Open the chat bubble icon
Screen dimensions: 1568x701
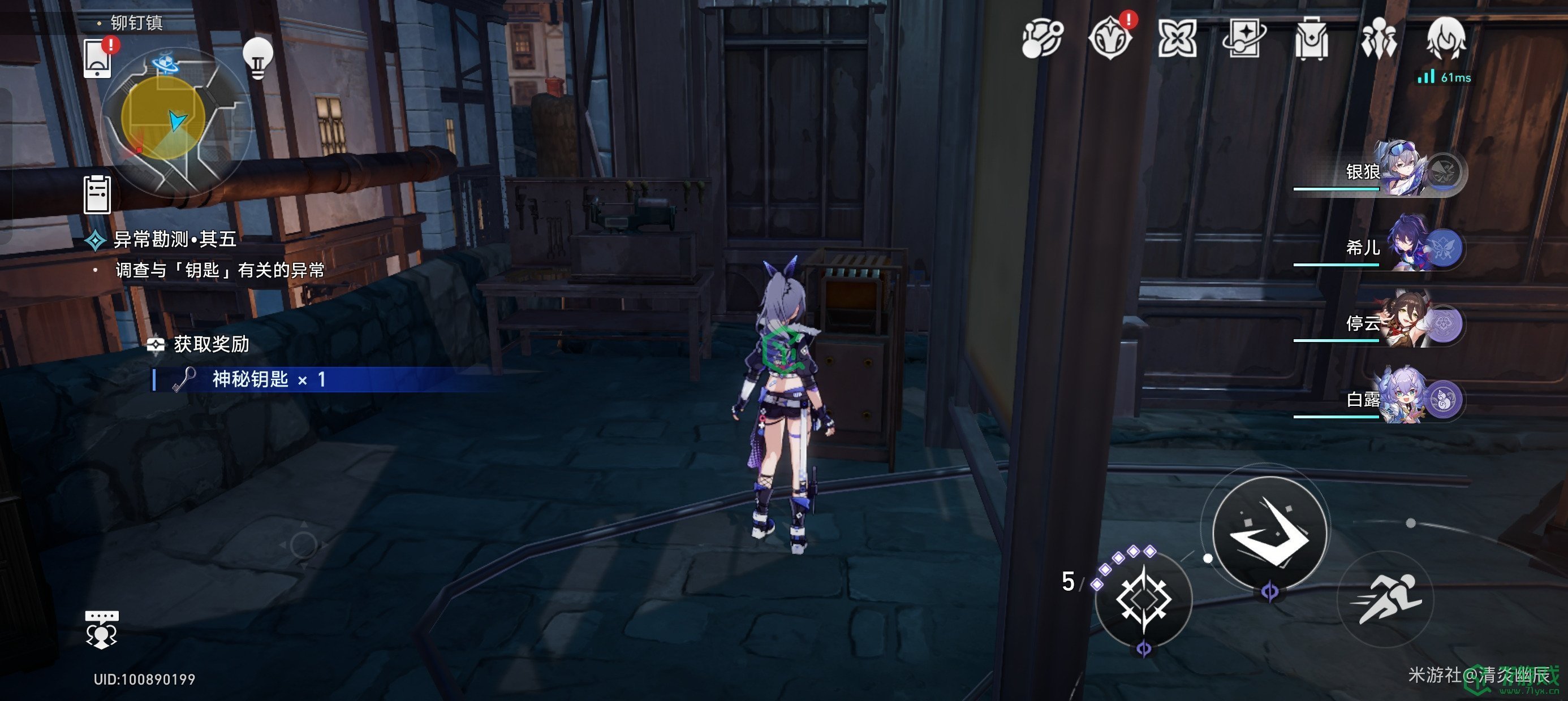pos(101,629)
